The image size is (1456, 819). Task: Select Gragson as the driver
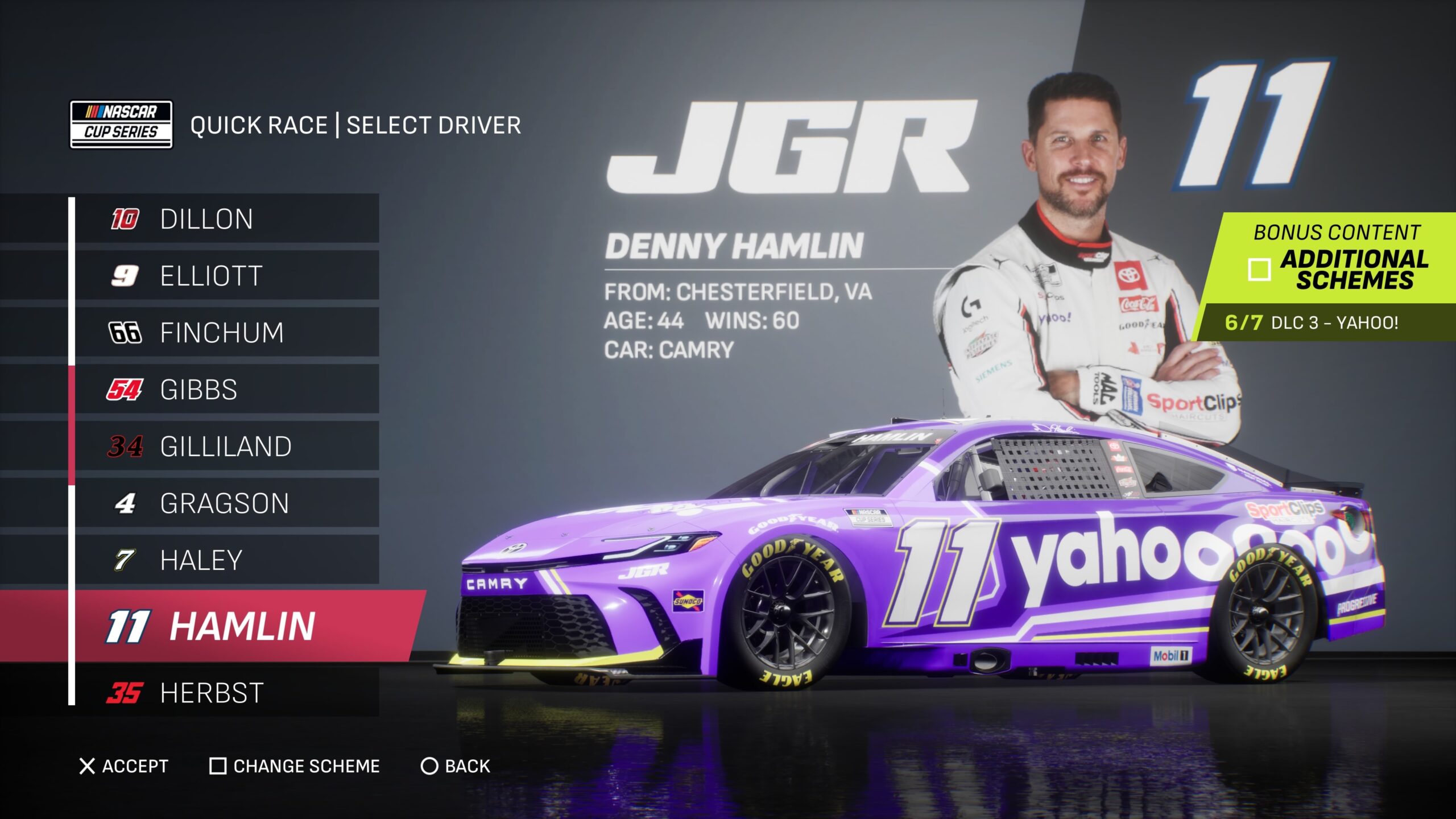(224, 503)
